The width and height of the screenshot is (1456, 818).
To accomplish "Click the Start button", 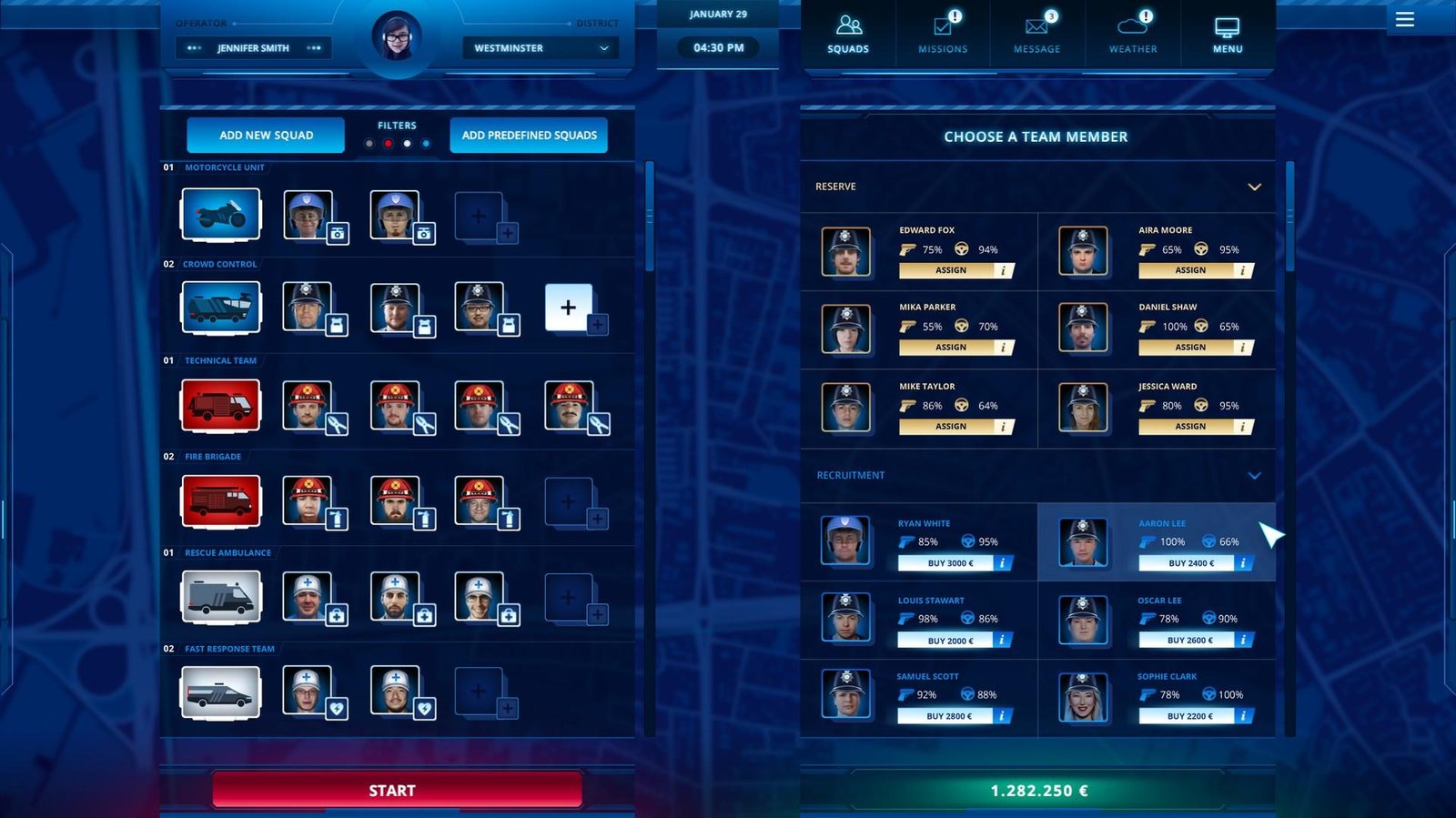I will [391, 790].
